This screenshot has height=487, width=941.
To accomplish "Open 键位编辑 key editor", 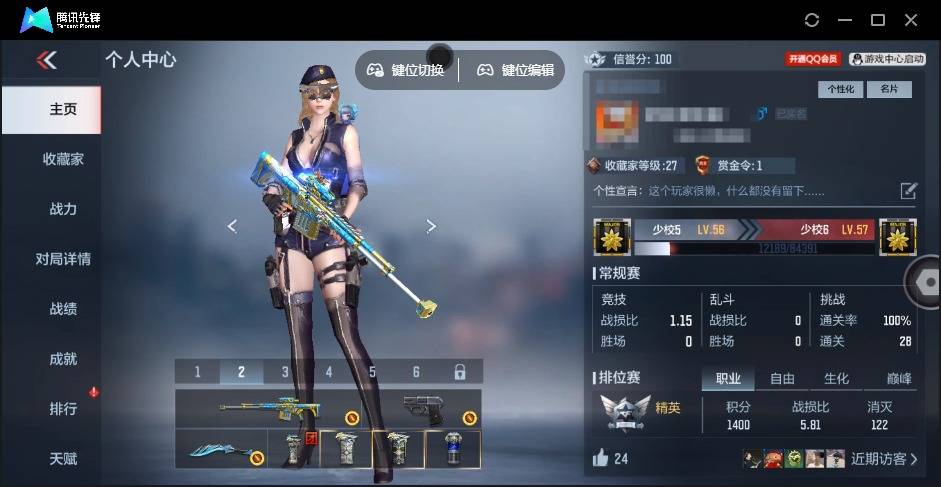I will 515,70.
